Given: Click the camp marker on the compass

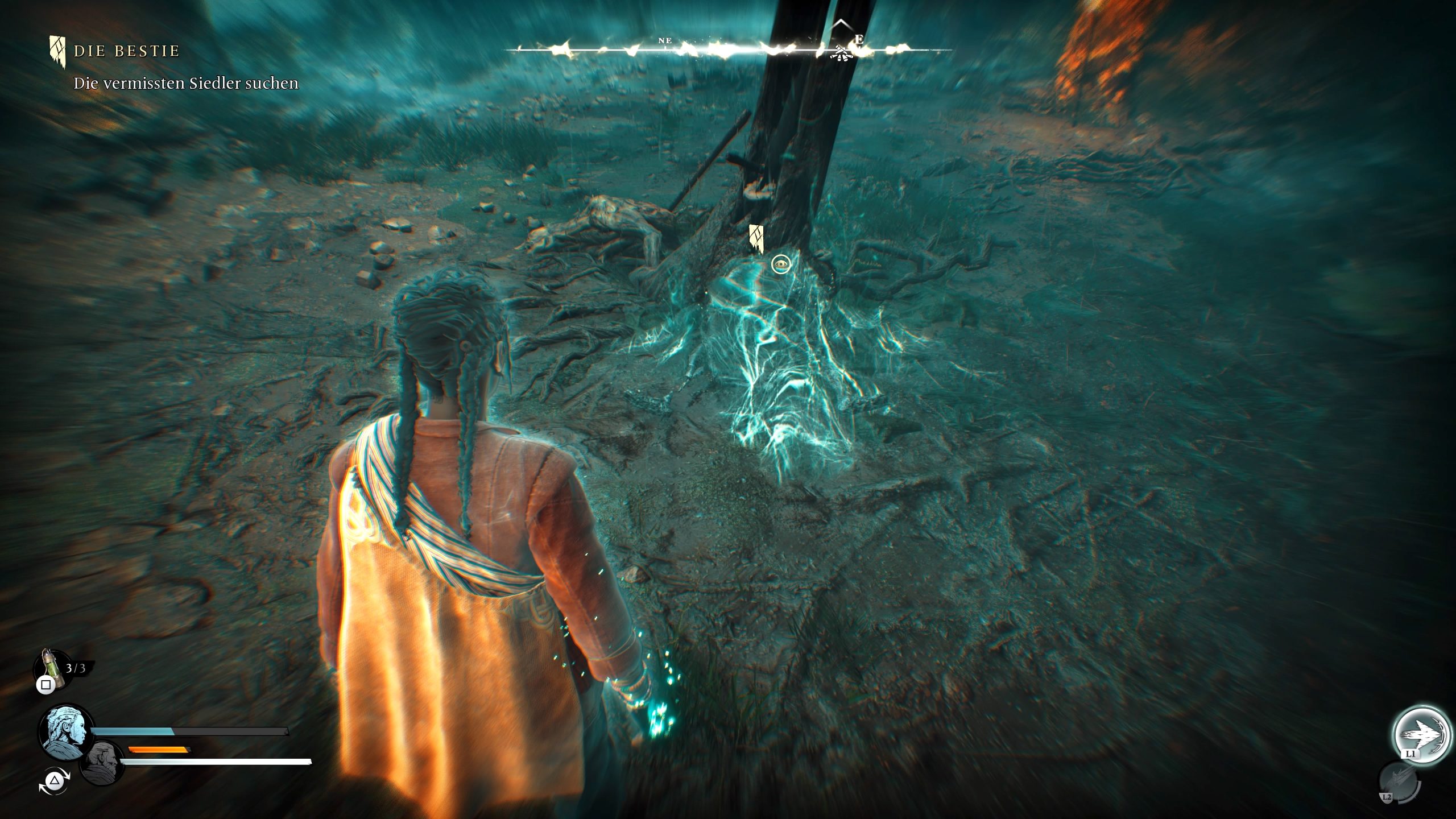Looking at the screenshot, I should pyautogui.click(x=842, y=53).
